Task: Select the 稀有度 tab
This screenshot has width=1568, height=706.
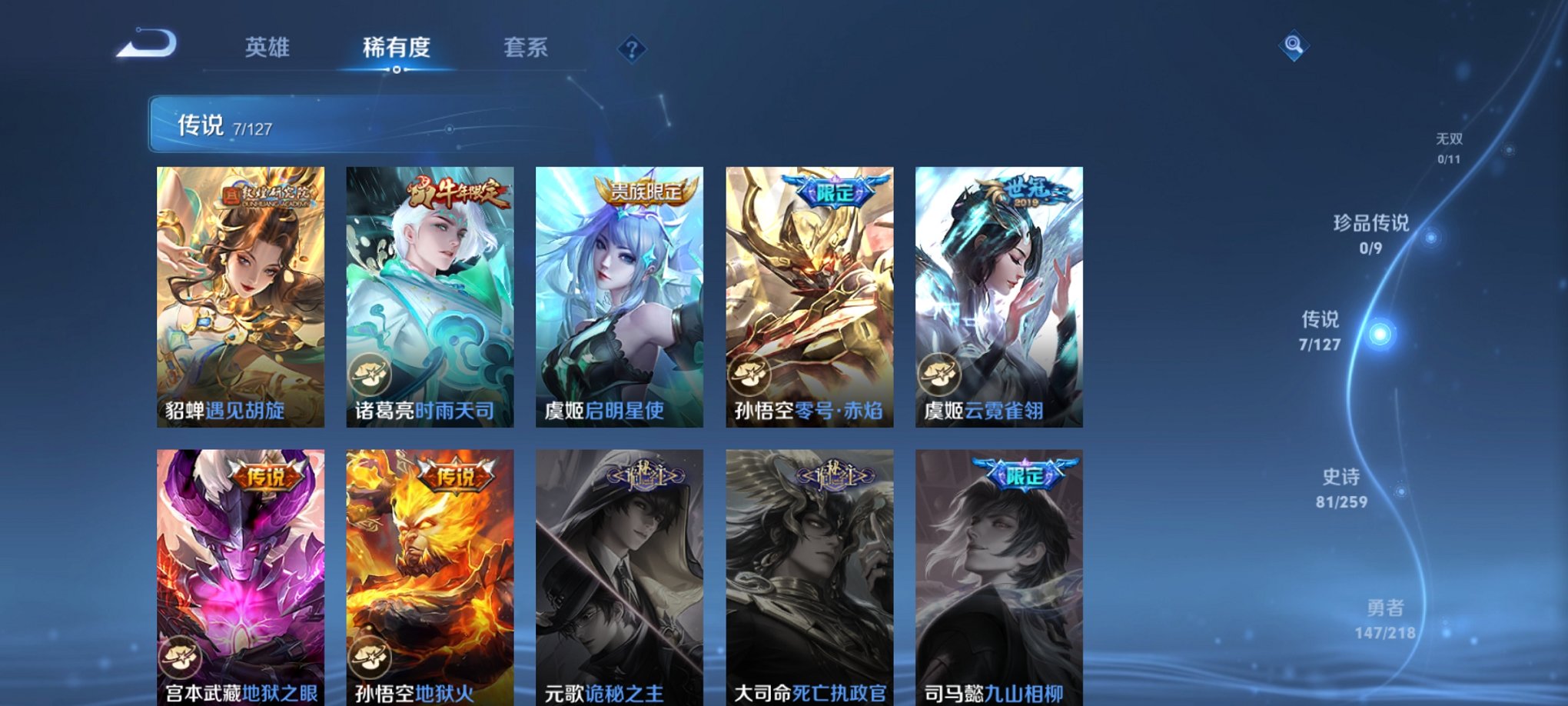Action: point(395,48)
